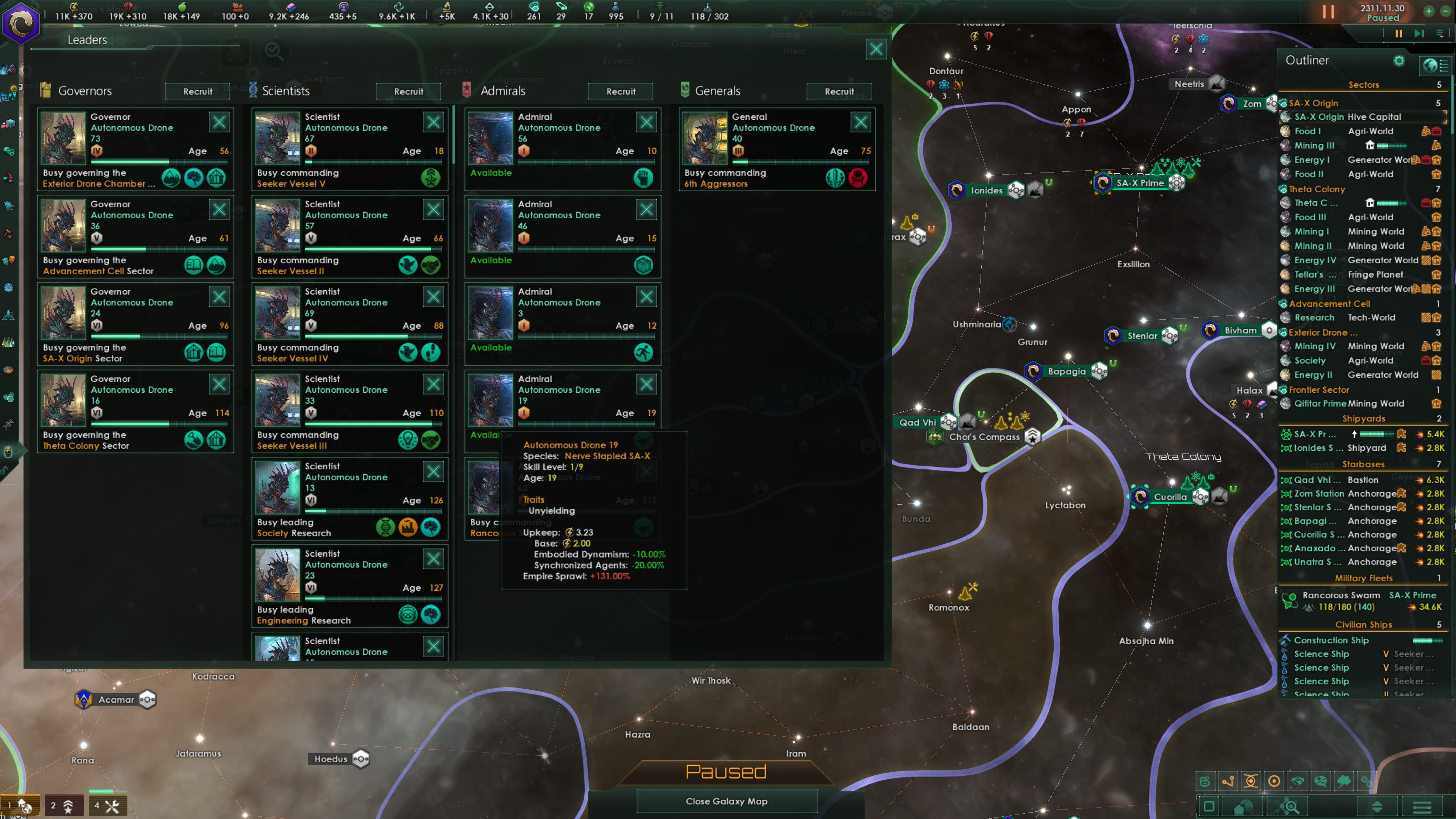Click the skip-forward playback icon at top right
Image resolution: width=1456 pixels, height=819 pixels.
pos(1420,34)
